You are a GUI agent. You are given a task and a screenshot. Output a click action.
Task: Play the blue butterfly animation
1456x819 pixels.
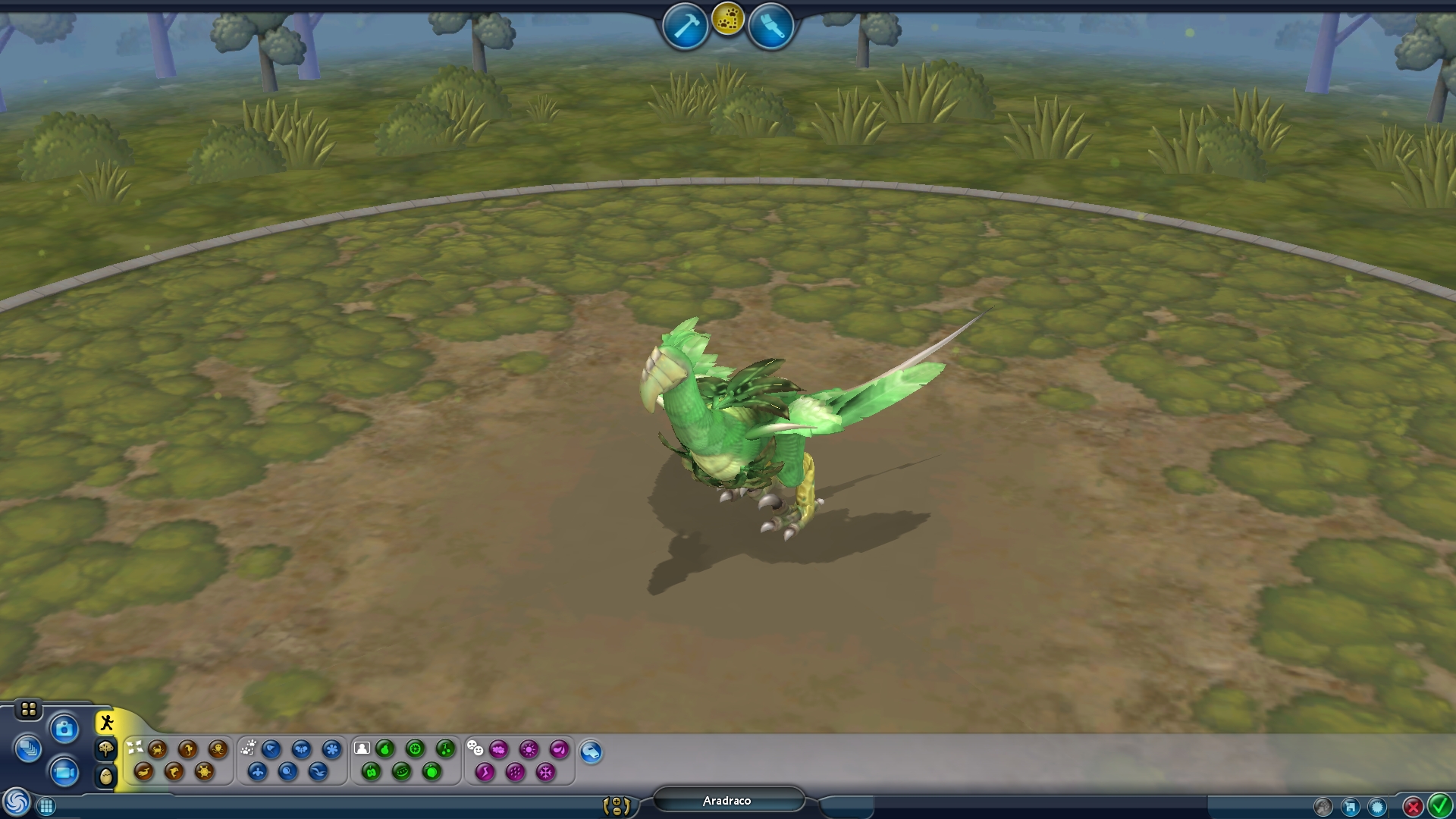click(x=301, y=749)
